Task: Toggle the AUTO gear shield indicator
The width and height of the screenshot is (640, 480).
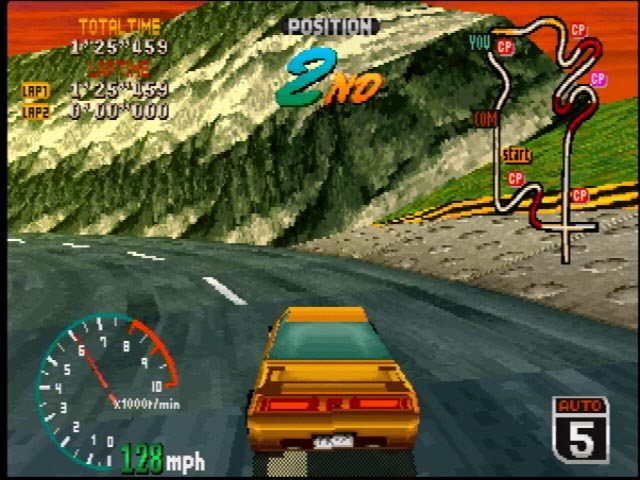Action: click(580, 429)
